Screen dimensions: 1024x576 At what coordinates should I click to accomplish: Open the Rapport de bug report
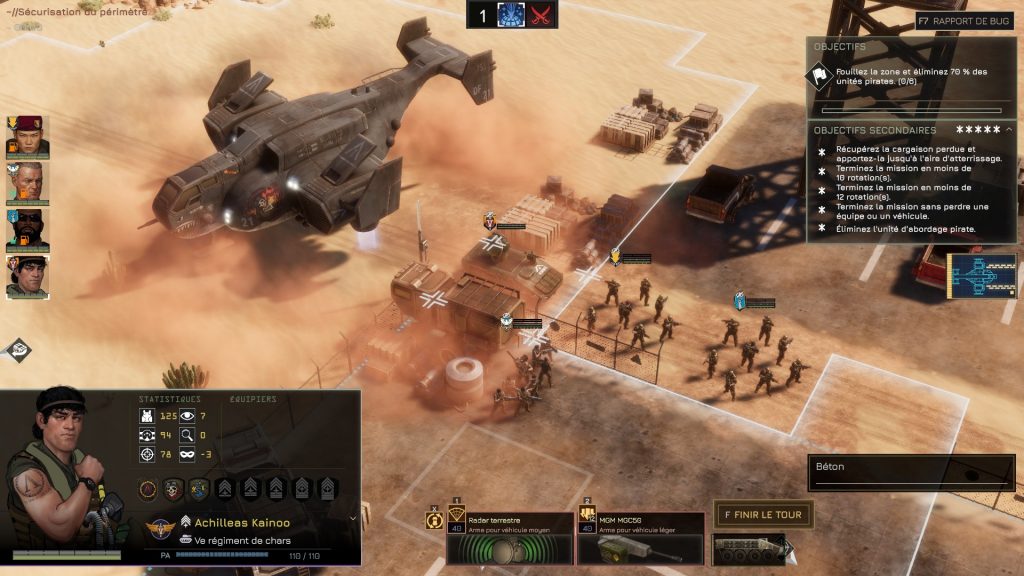point(966,21)
